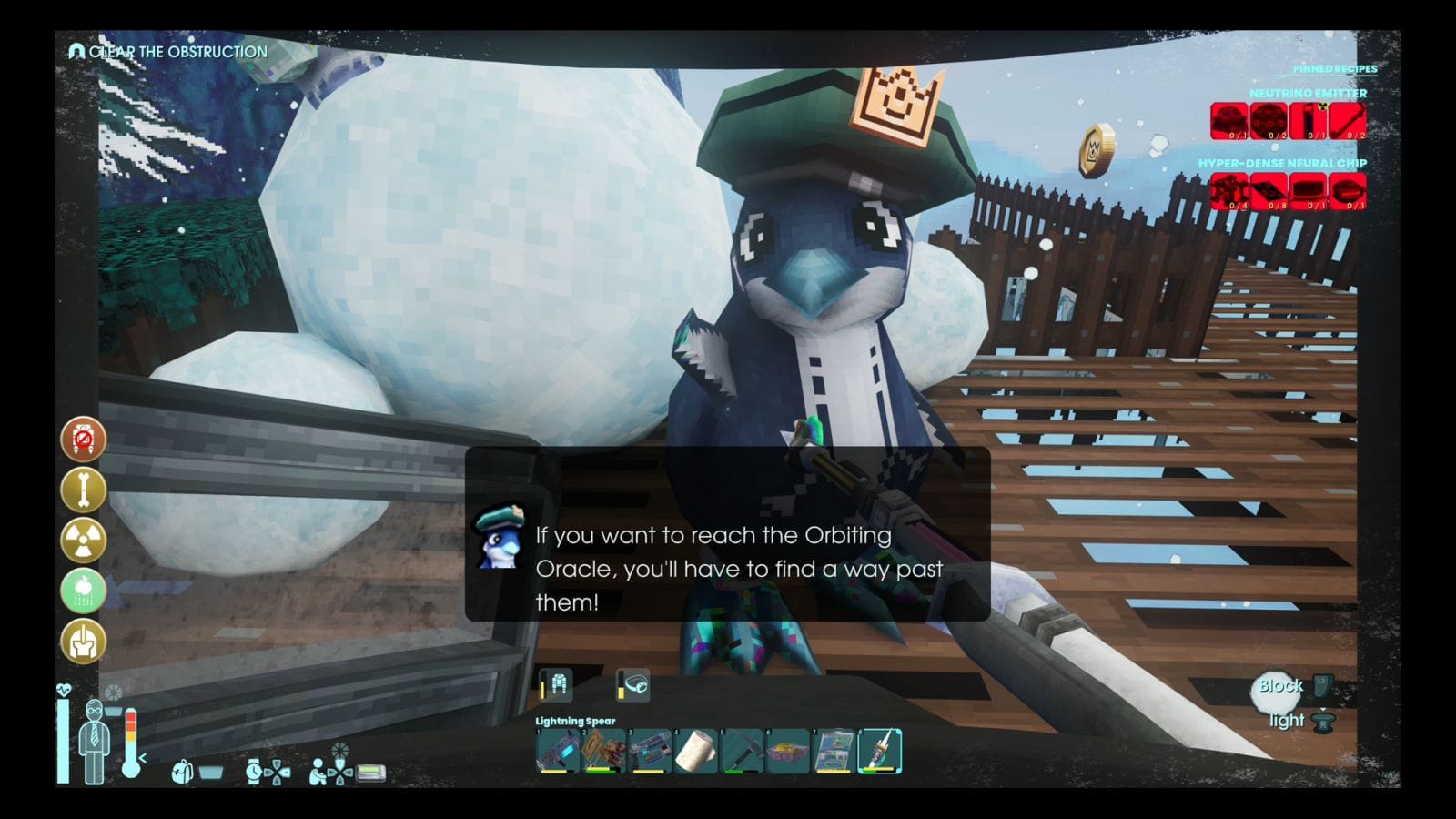Inspect the green apple status icon

pos(83,591)
